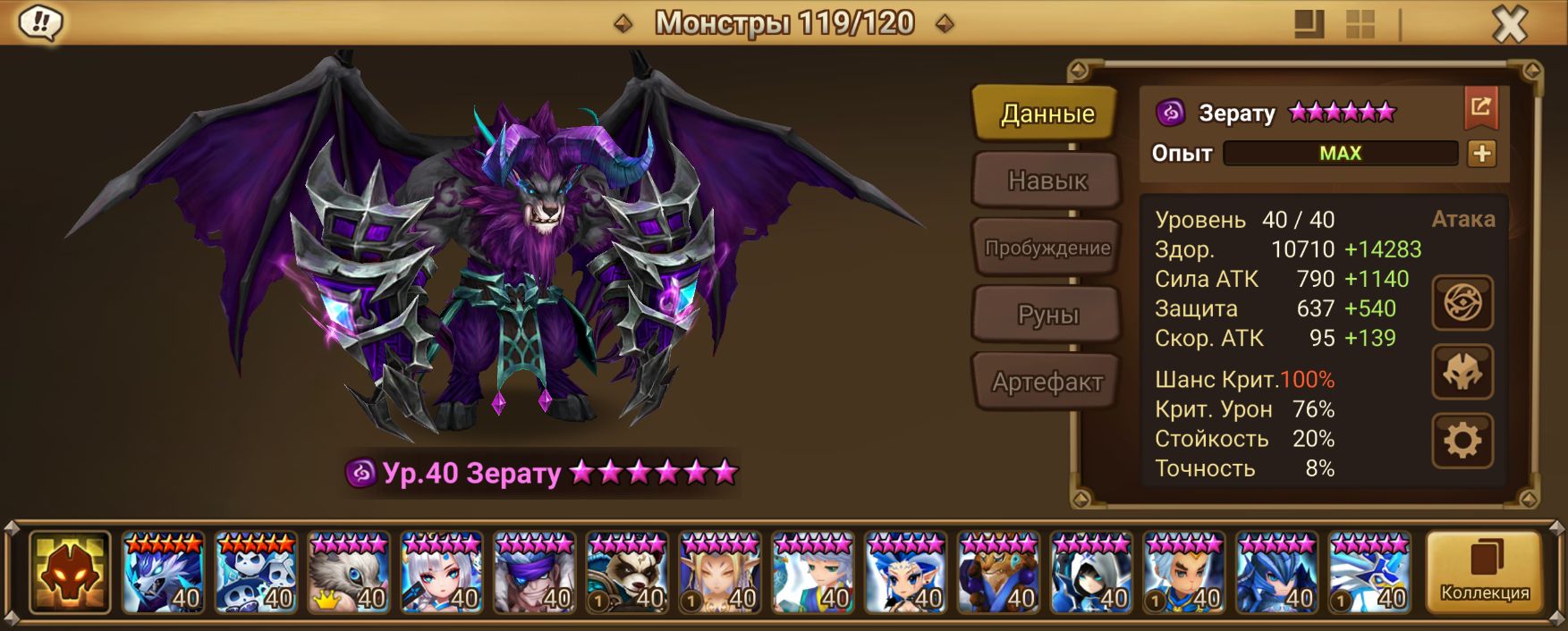Open the eye emblem icon button
The height and width of the screenshot is (631, 1568).
pyautogui.click(x=1462, y=303)
